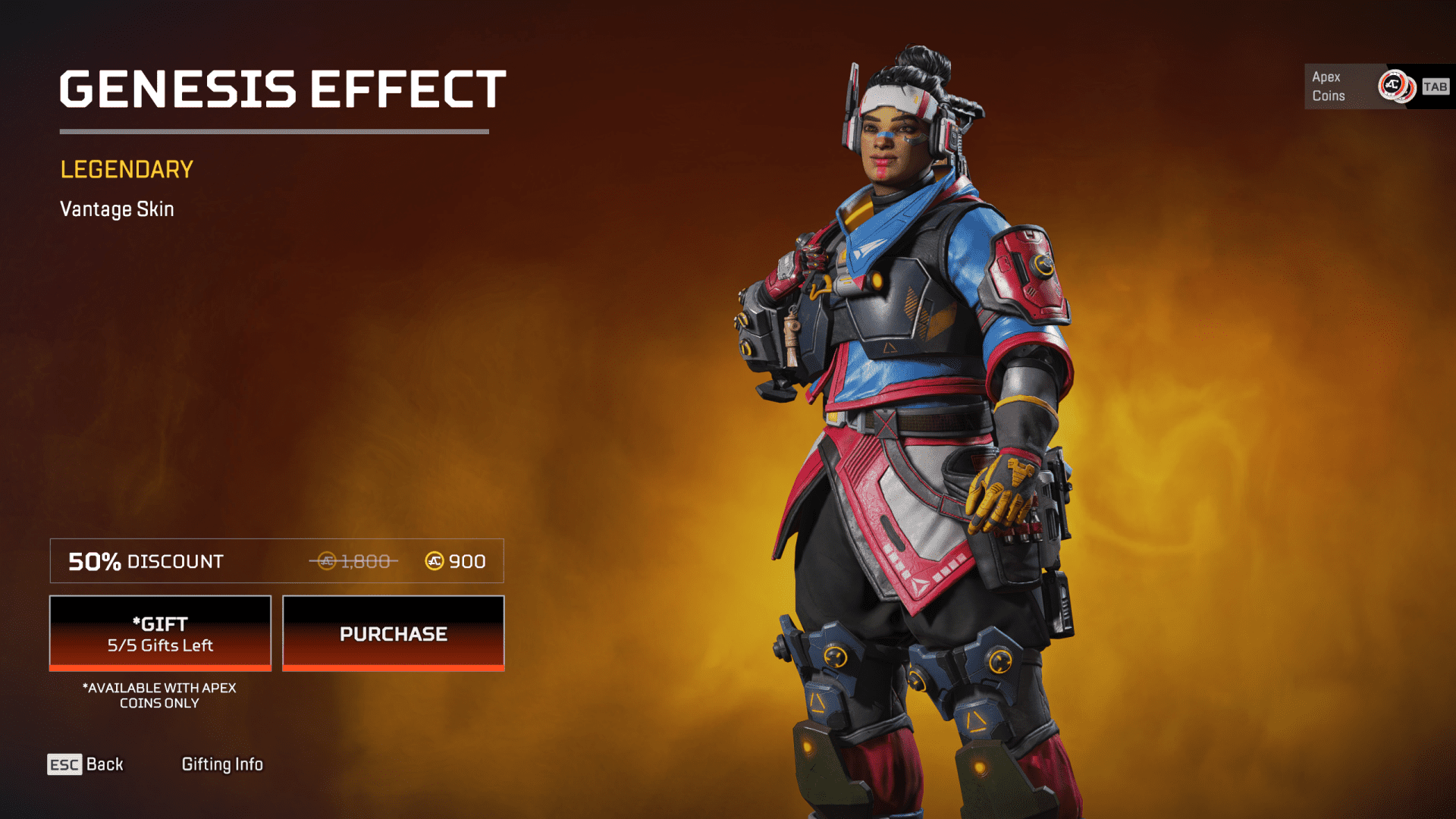Click the GENESIS EFFECT title

(x=282, y=89)
